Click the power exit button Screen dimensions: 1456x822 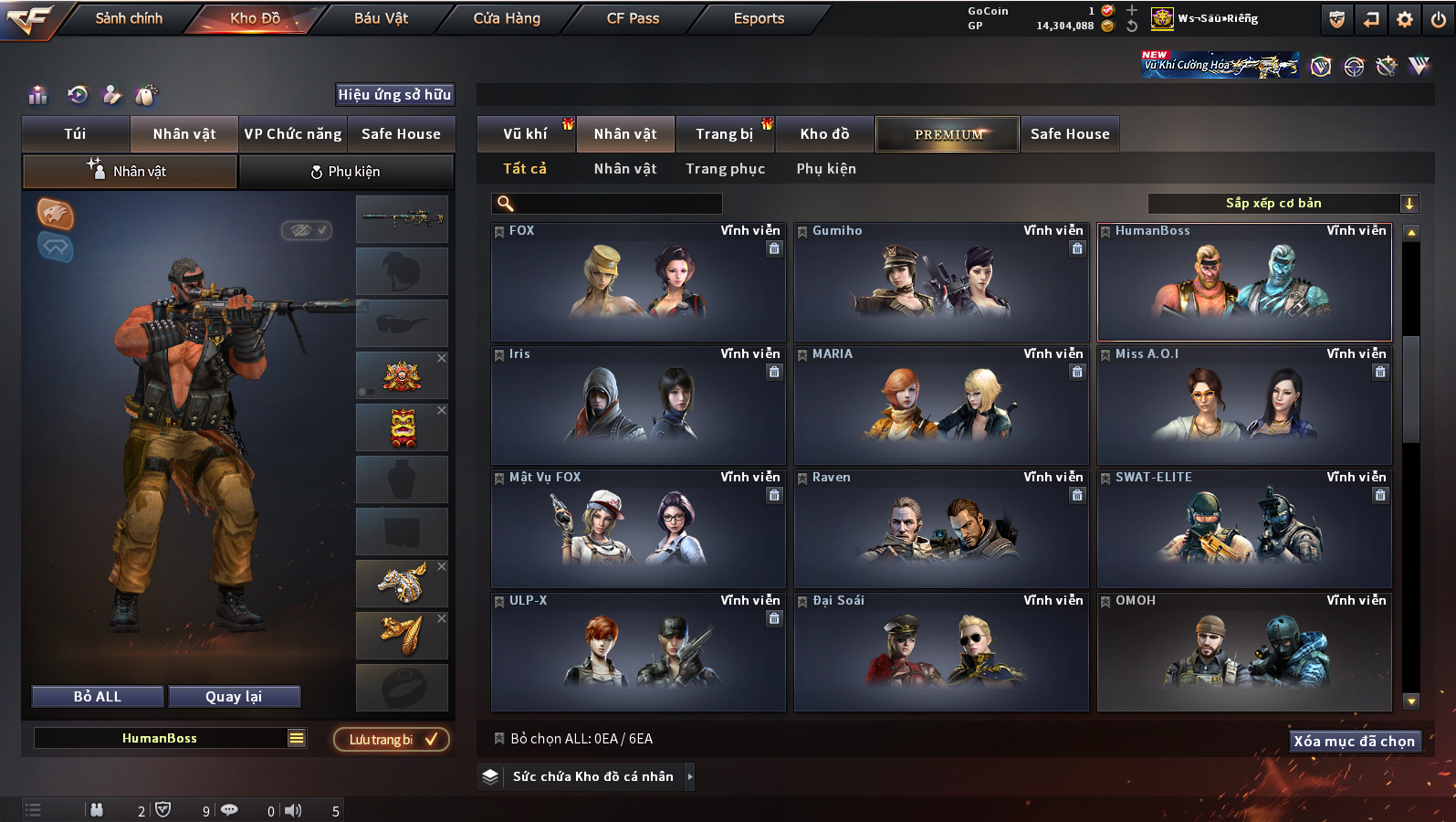(1438, 19)
